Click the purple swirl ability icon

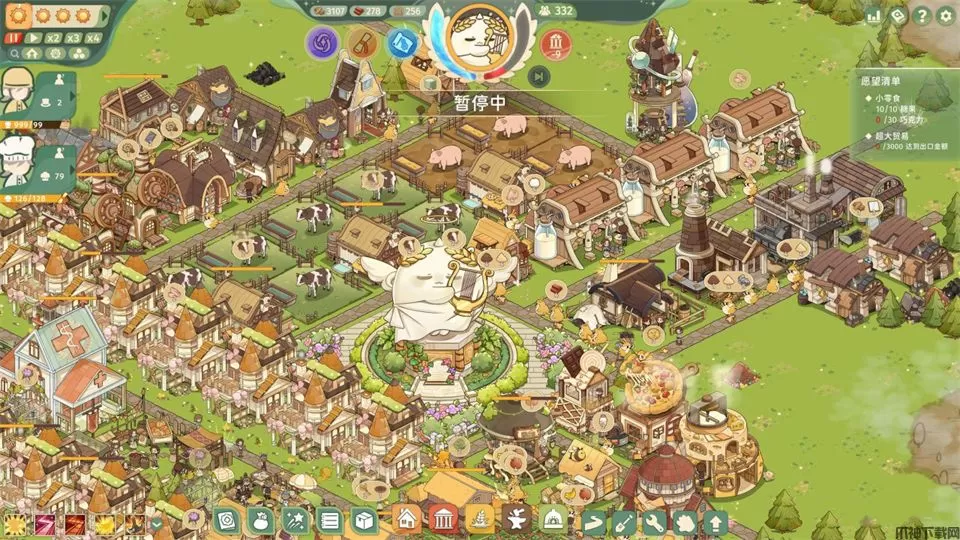pyautogui.click(x=323, y=43)
